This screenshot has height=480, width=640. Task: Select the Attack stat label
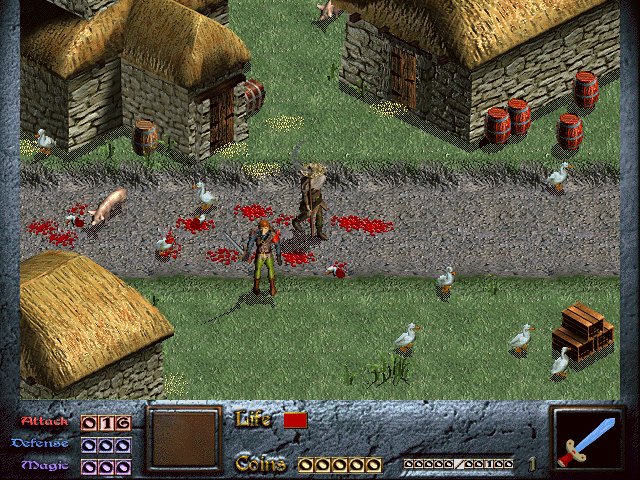click(45, 423)
